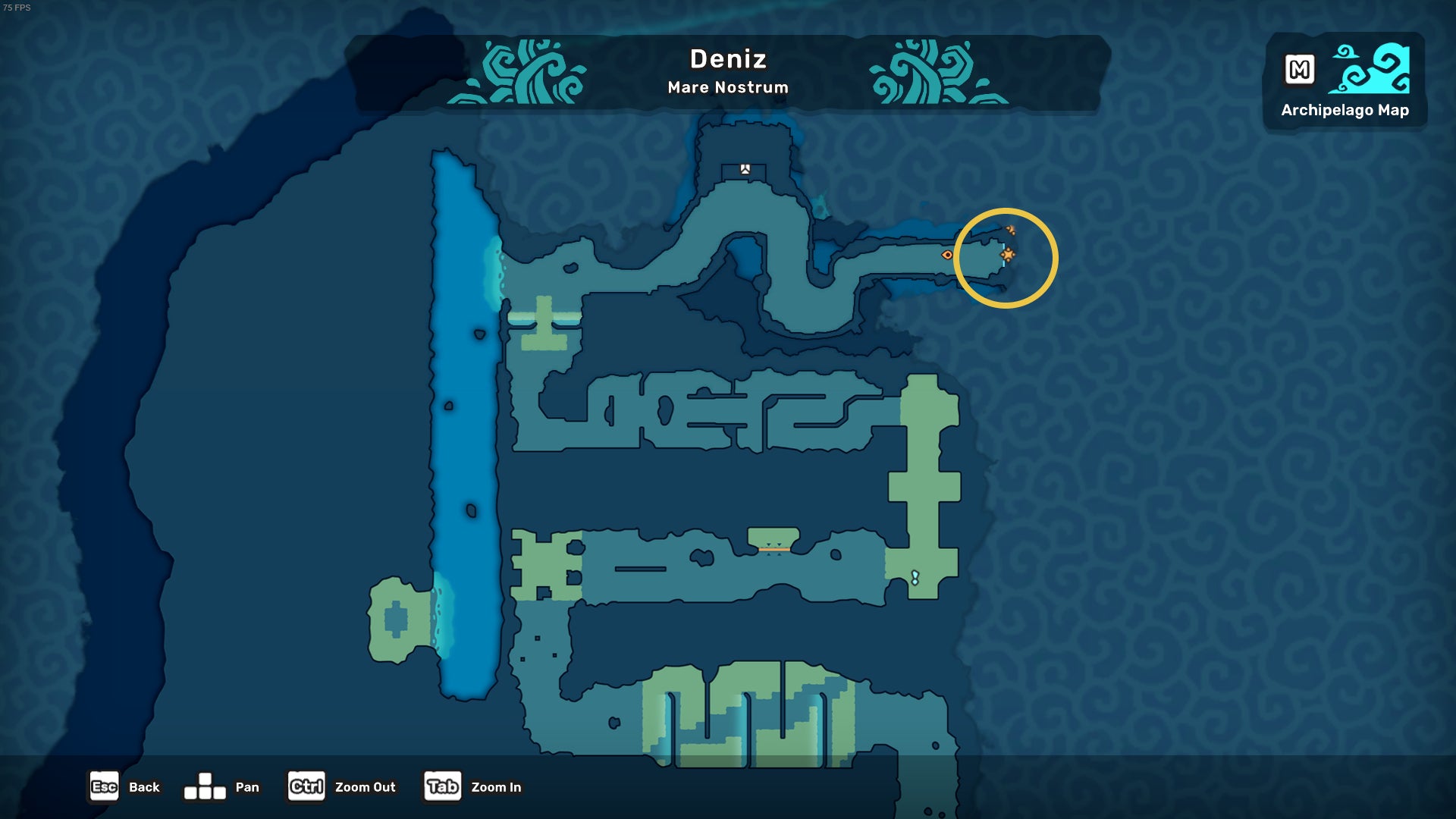Select the Deniz map title
Screen dimensions: 1456x819
tap(727, 59)
